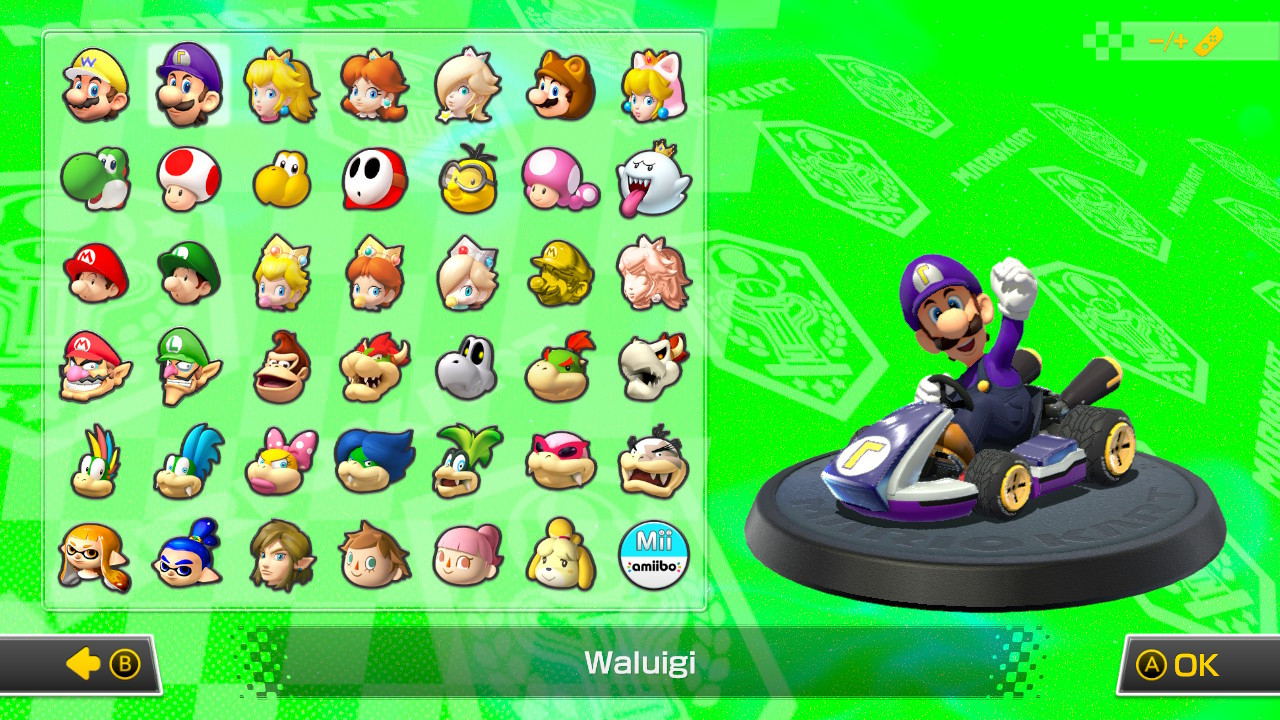The image size is (1280, 720).
Task: Select Toadette's character icon
Action: [x=560, y=180]
